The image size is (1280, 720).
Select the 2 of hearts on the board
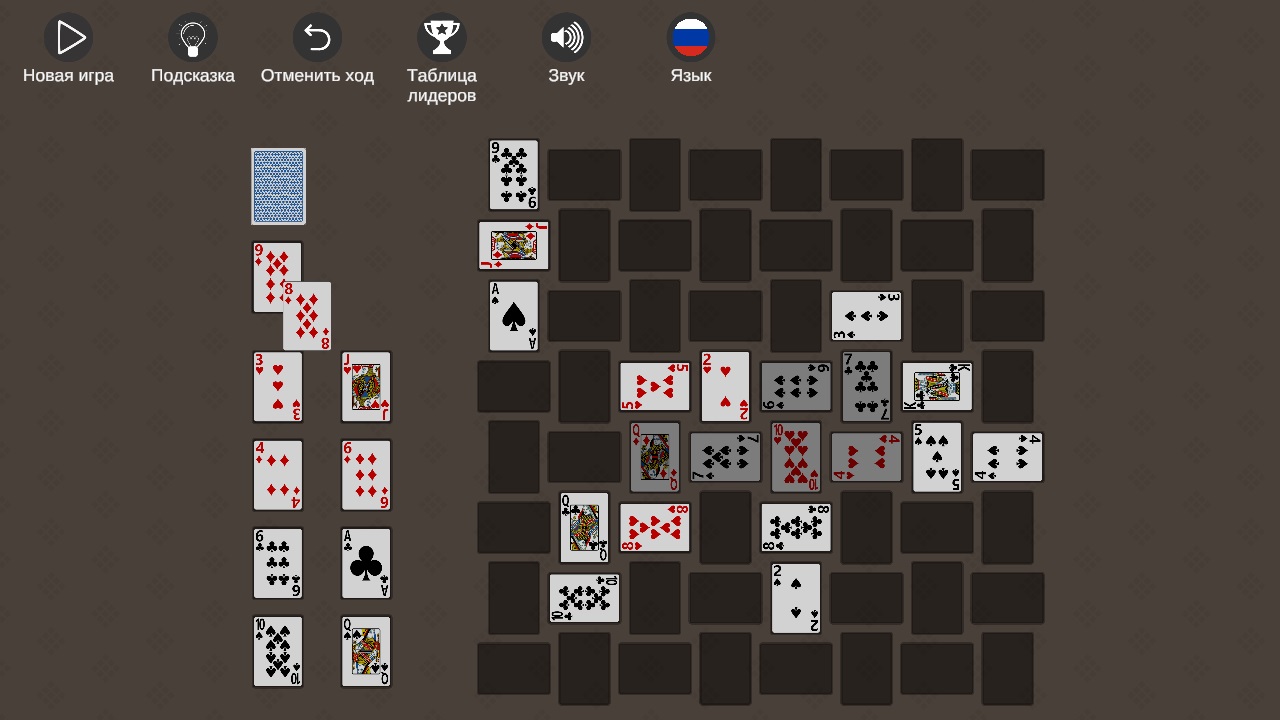point(724,386)
